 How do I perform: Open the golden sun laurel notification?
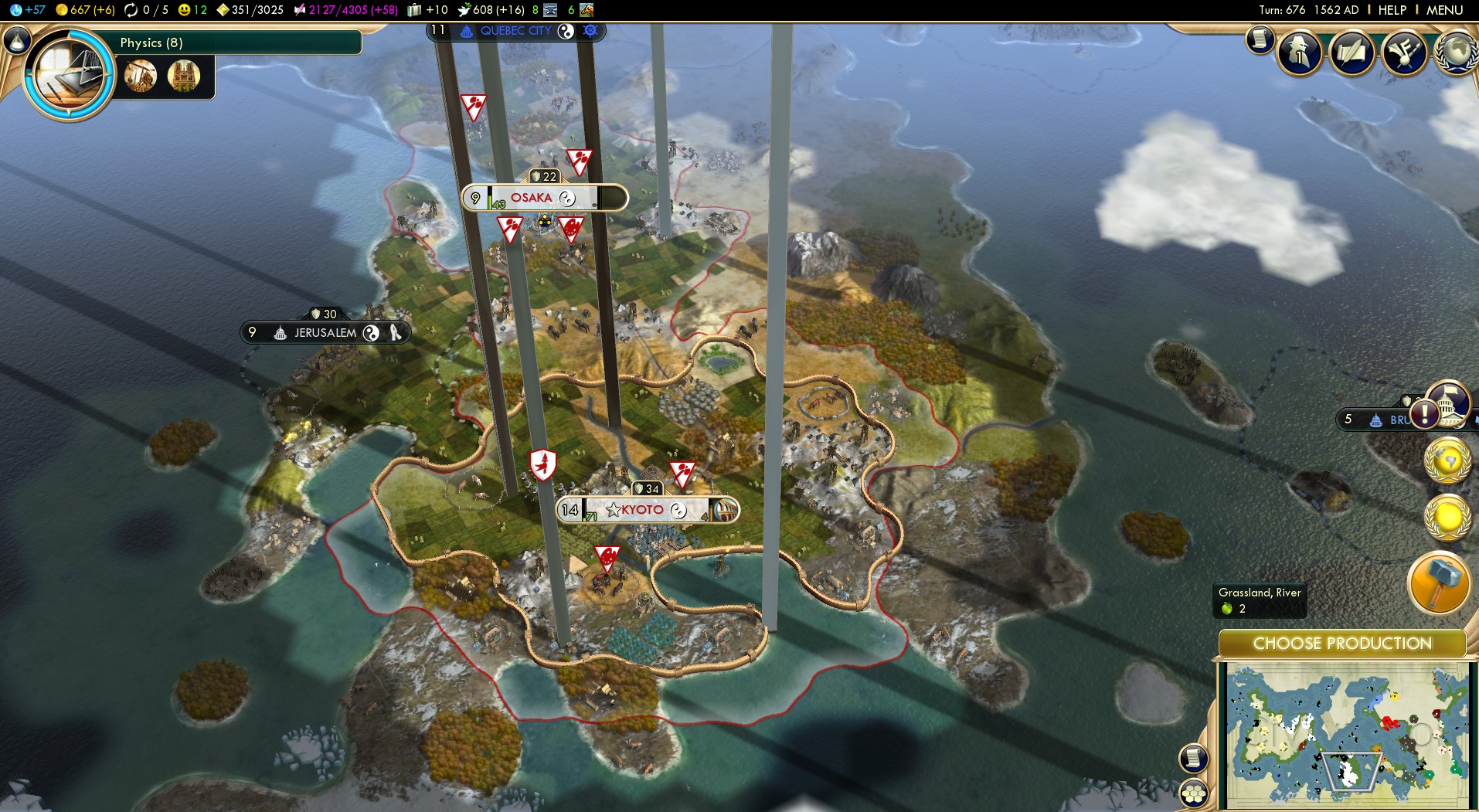[1447, 517]
